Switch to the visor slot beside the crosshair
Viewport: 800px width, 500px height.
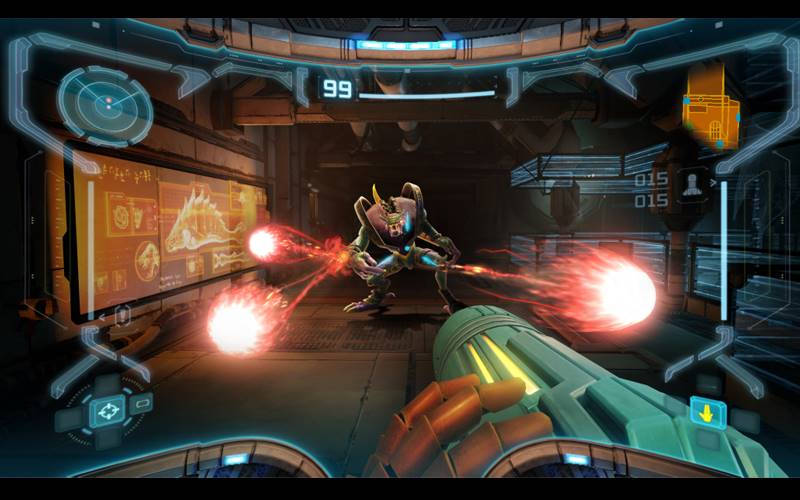point(142,404)
